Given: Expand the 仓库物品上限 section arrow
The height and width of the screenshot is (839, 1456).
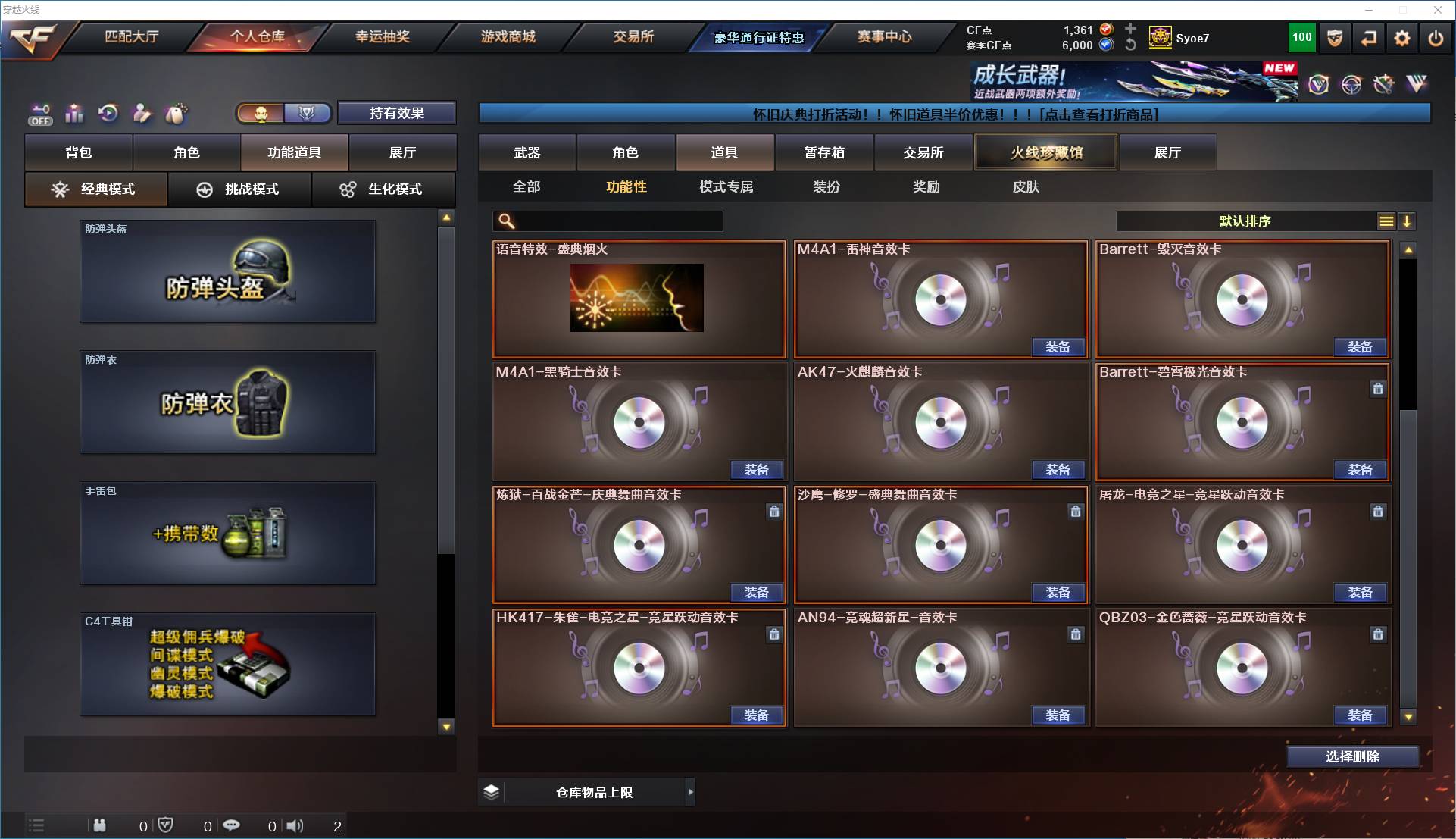Looking at the screenshot, I should (x=690, y=791).
